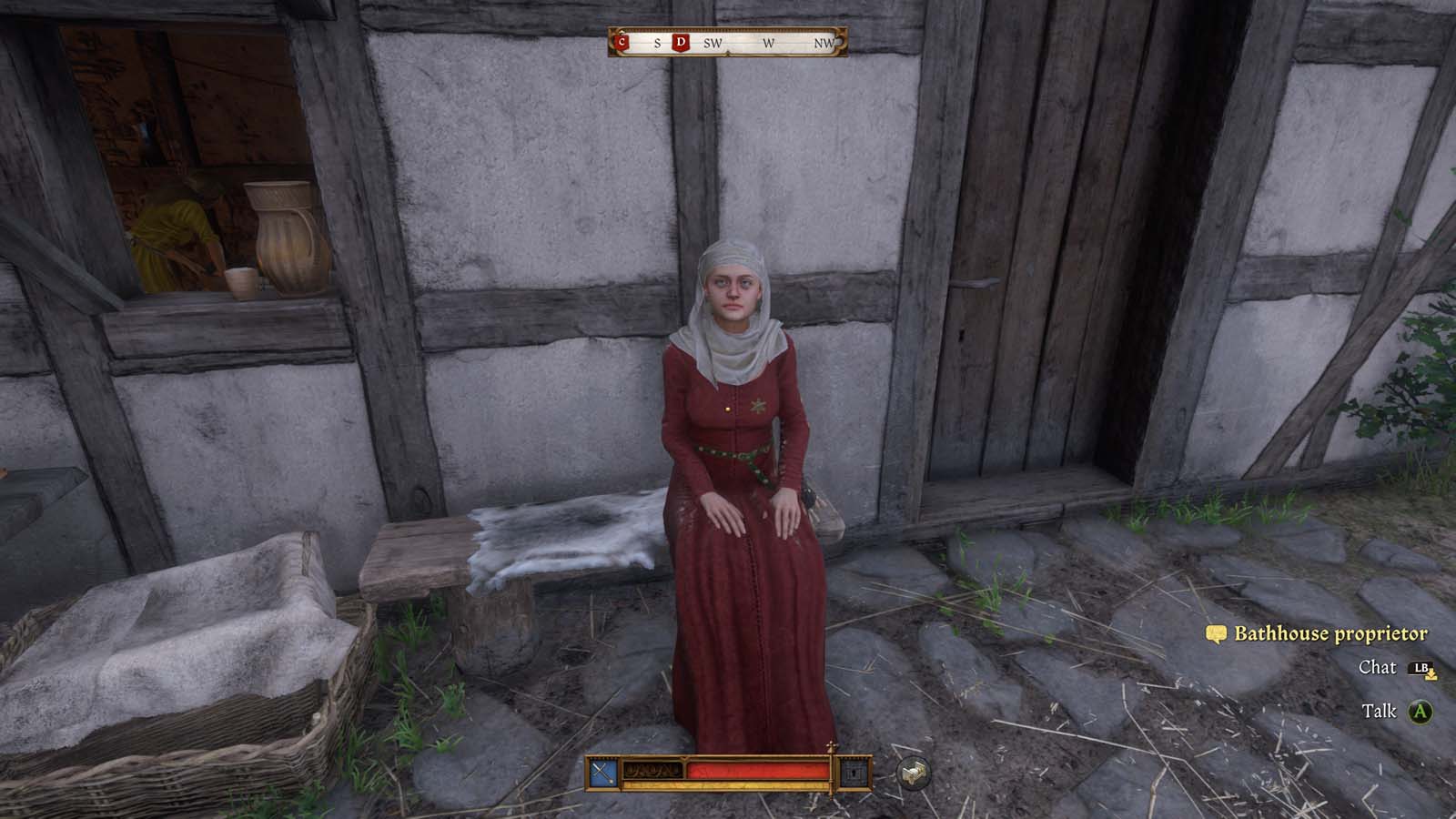The image size is (1456, 819).
Task: Select the red D marker on the compass
Action: tap(679, 42)
